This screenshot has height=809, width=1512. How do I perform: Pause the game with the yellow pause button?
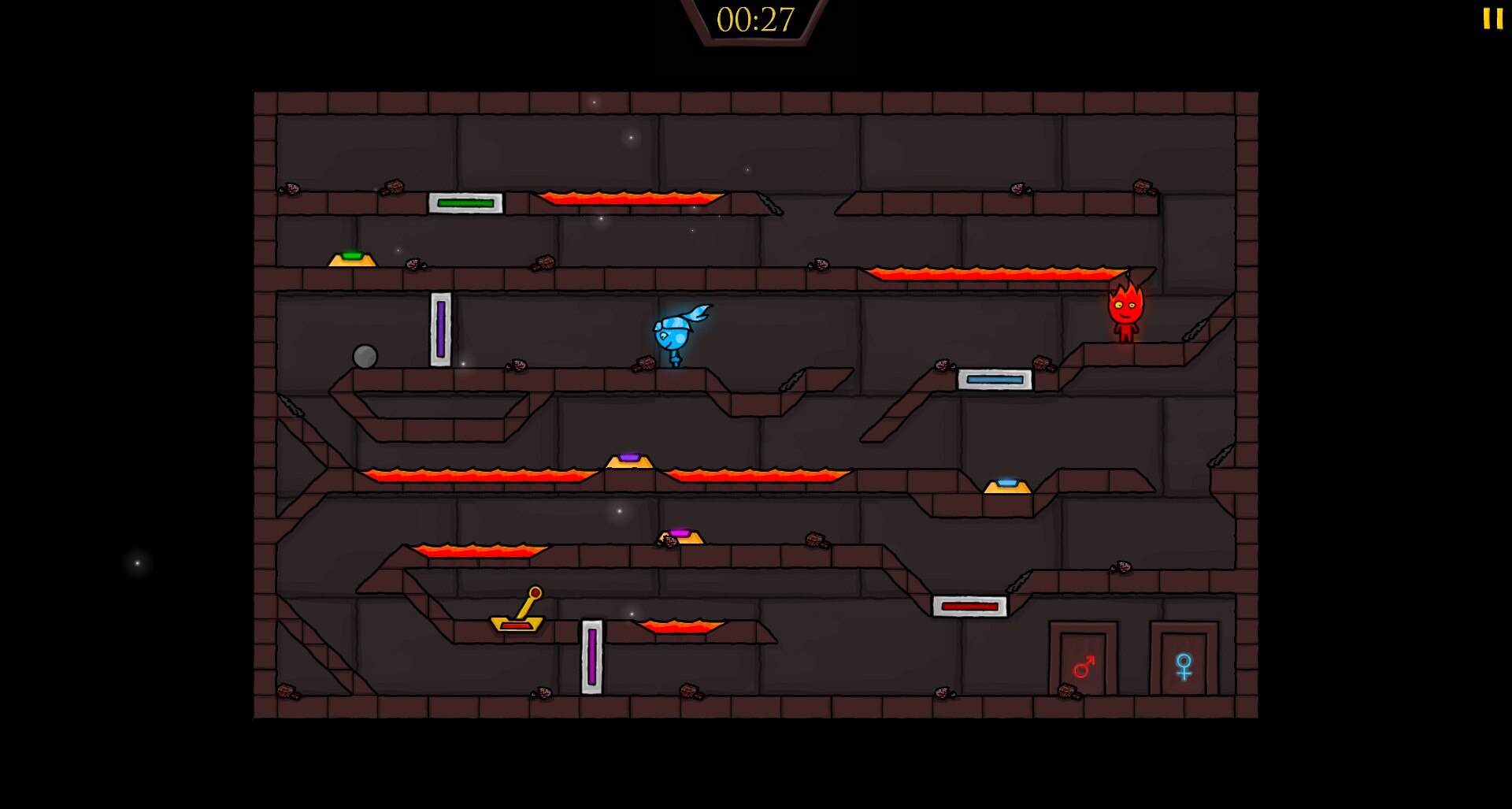(1492, 19)
